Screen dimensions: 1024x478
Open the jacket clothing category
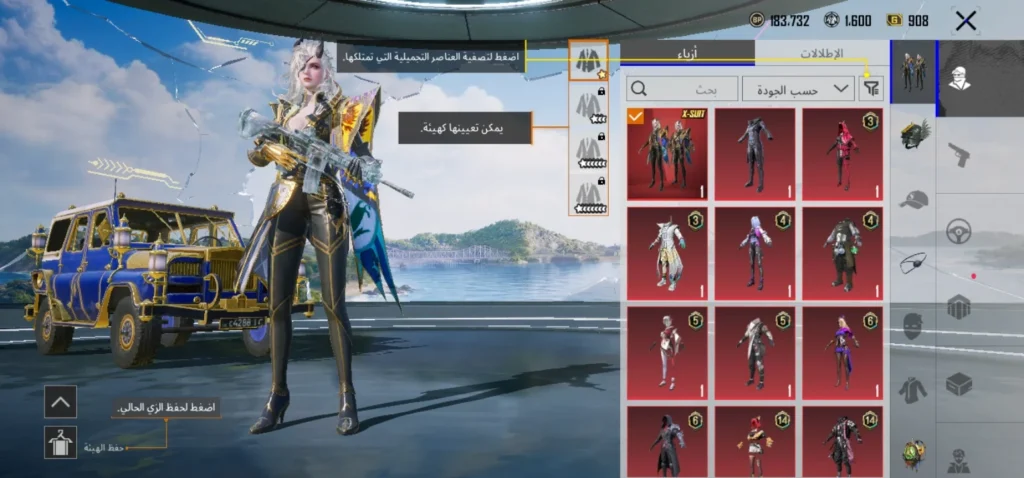coord(913,389)
